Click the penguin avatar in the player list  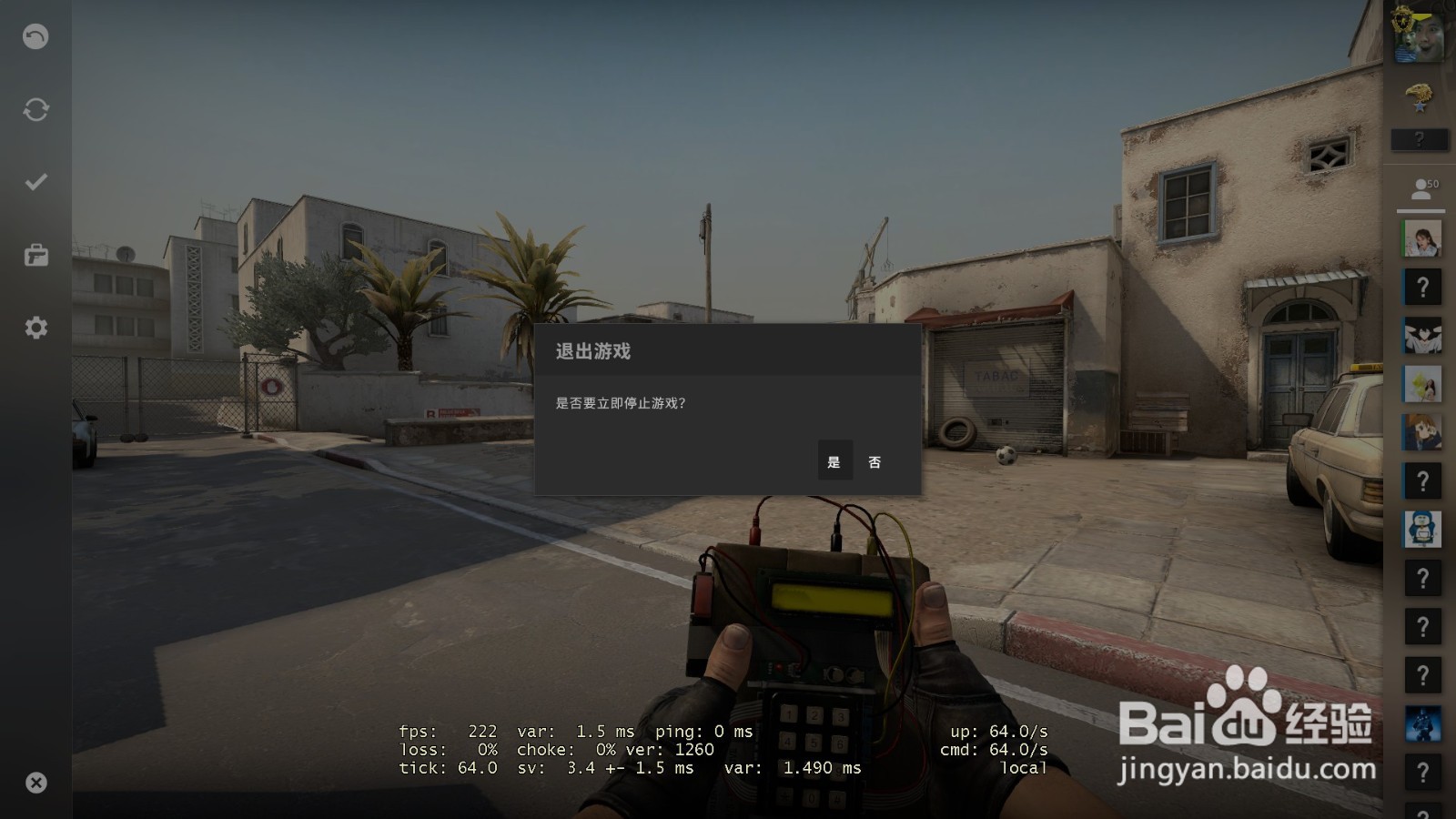click(1421, 530)
